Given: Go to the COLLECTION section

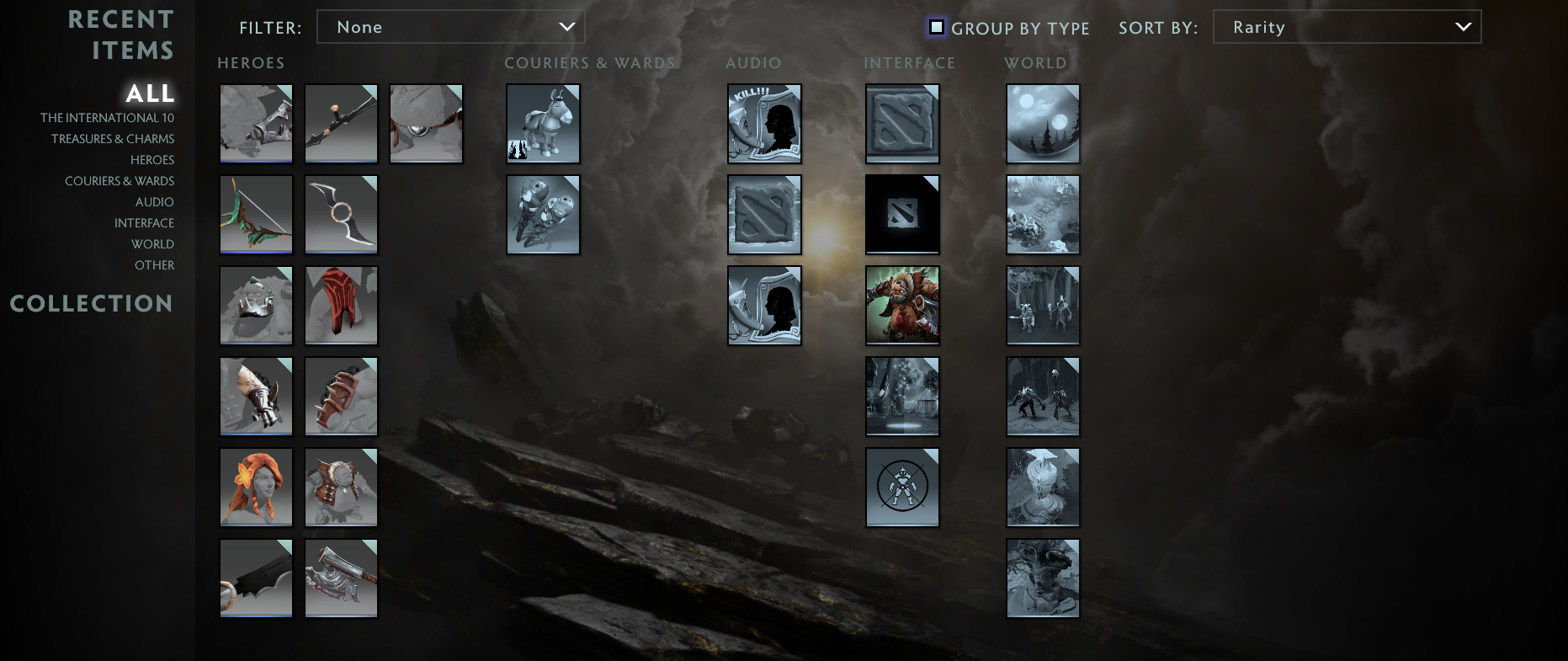Looking at the screenshot, I should coord(92,303).
